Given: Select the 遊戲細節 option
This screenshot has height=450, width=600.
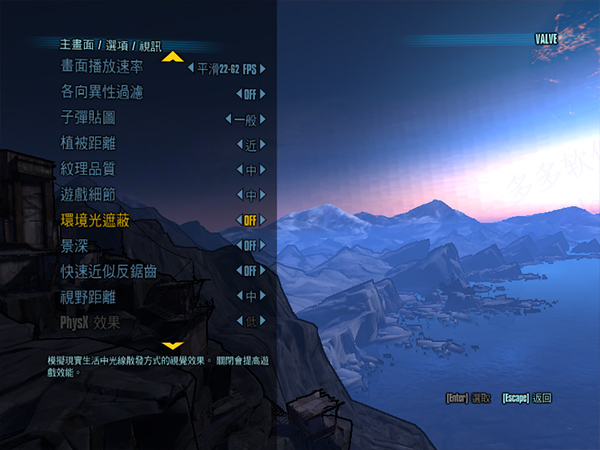Looking at the screenshot, I should (88, 195).
